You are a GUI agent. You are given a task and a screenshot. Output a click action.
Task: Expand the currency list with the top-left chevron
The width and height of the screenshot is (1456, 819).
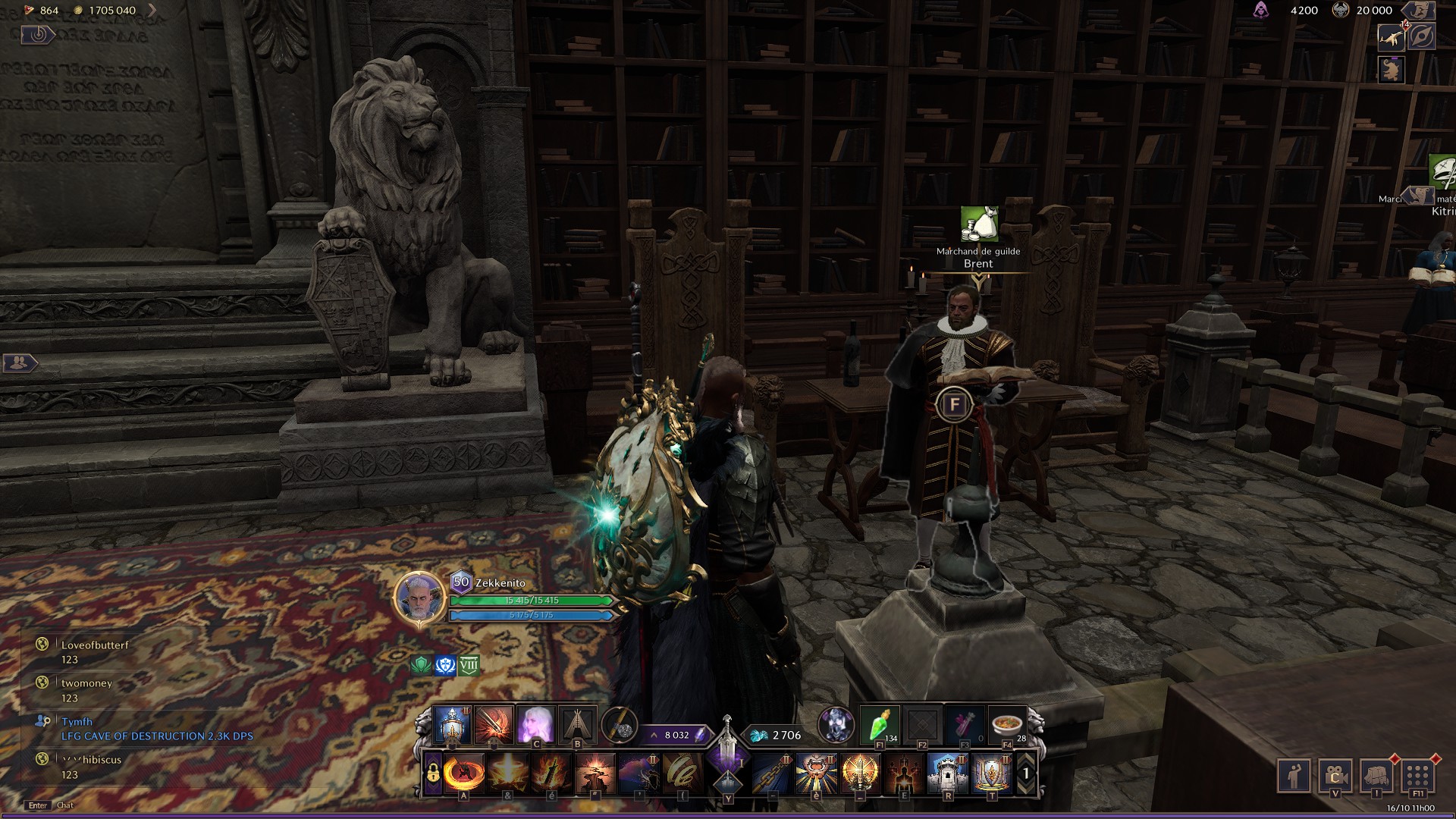click(153, 11)
